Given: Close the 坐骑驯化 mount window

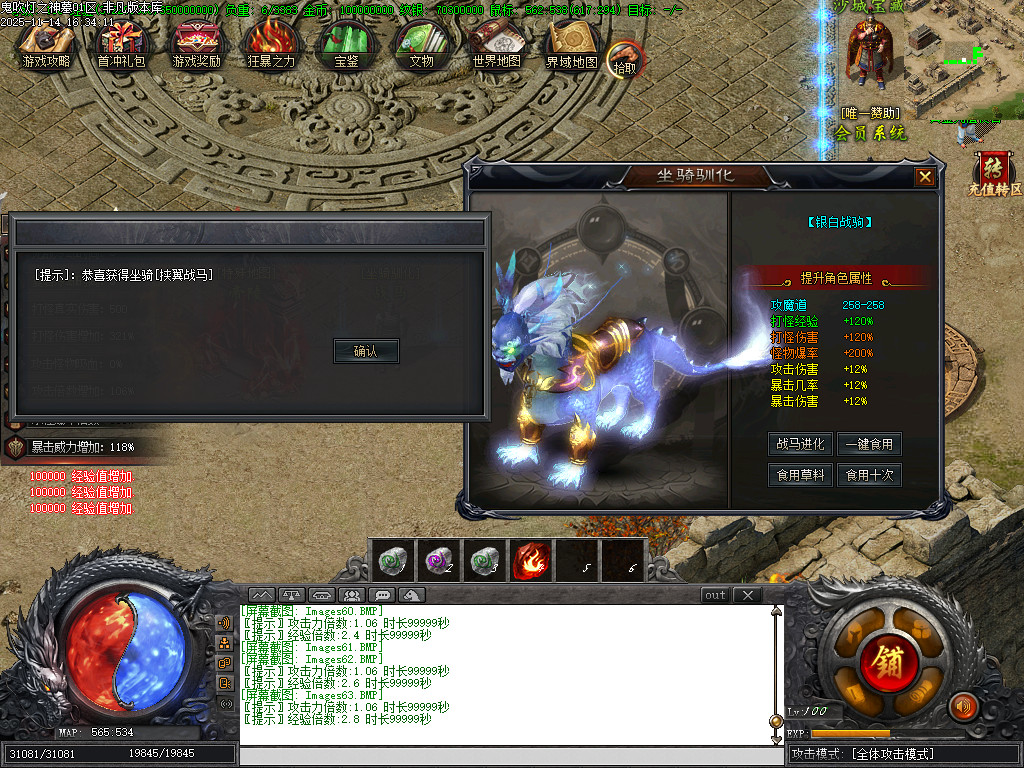Looking at the screenshot, I should coord(925,177).
